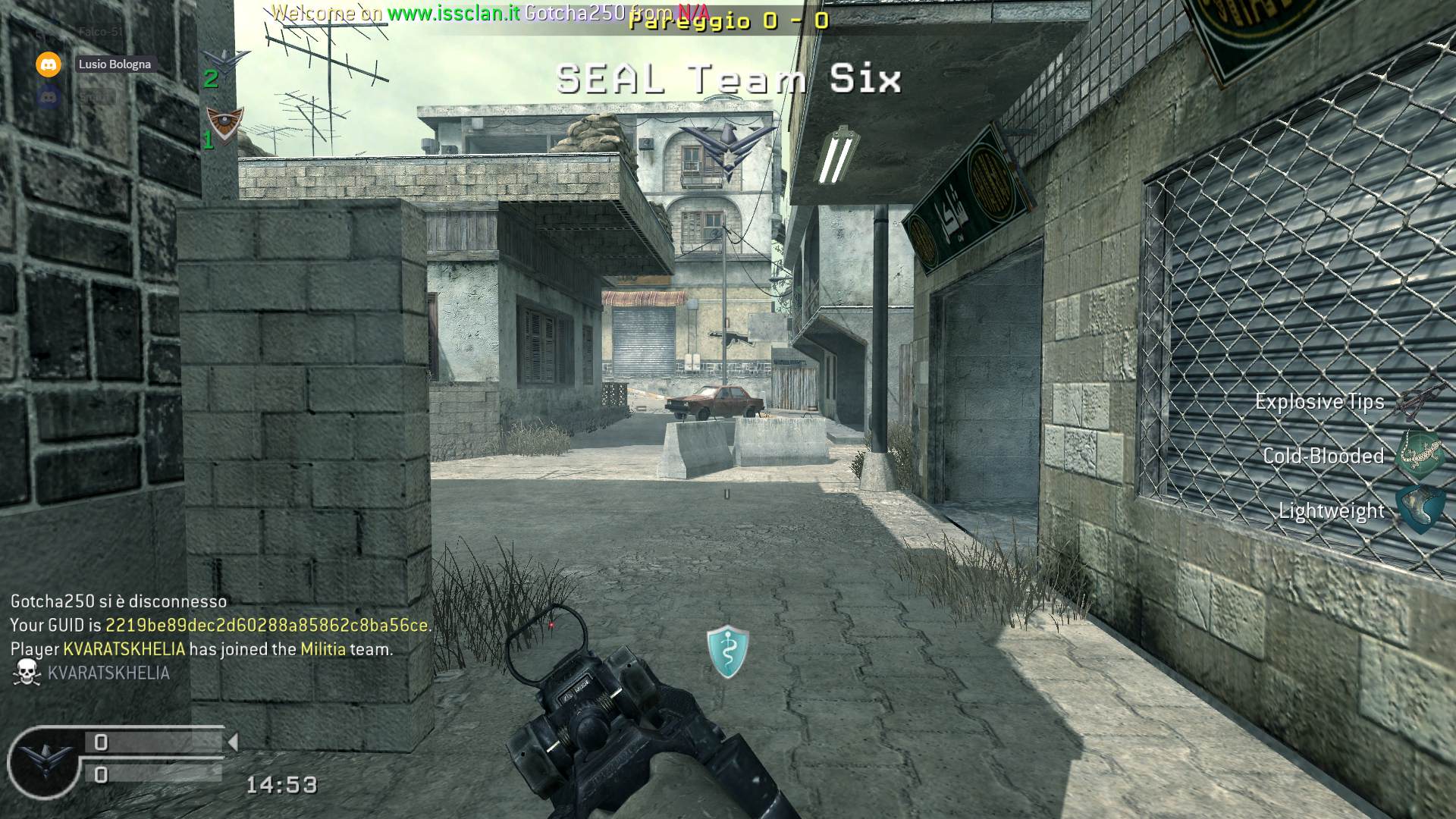Click the Explosive Tips weapon icon
Viewport: 1456px width, 819px height.
coord(1420,400)
